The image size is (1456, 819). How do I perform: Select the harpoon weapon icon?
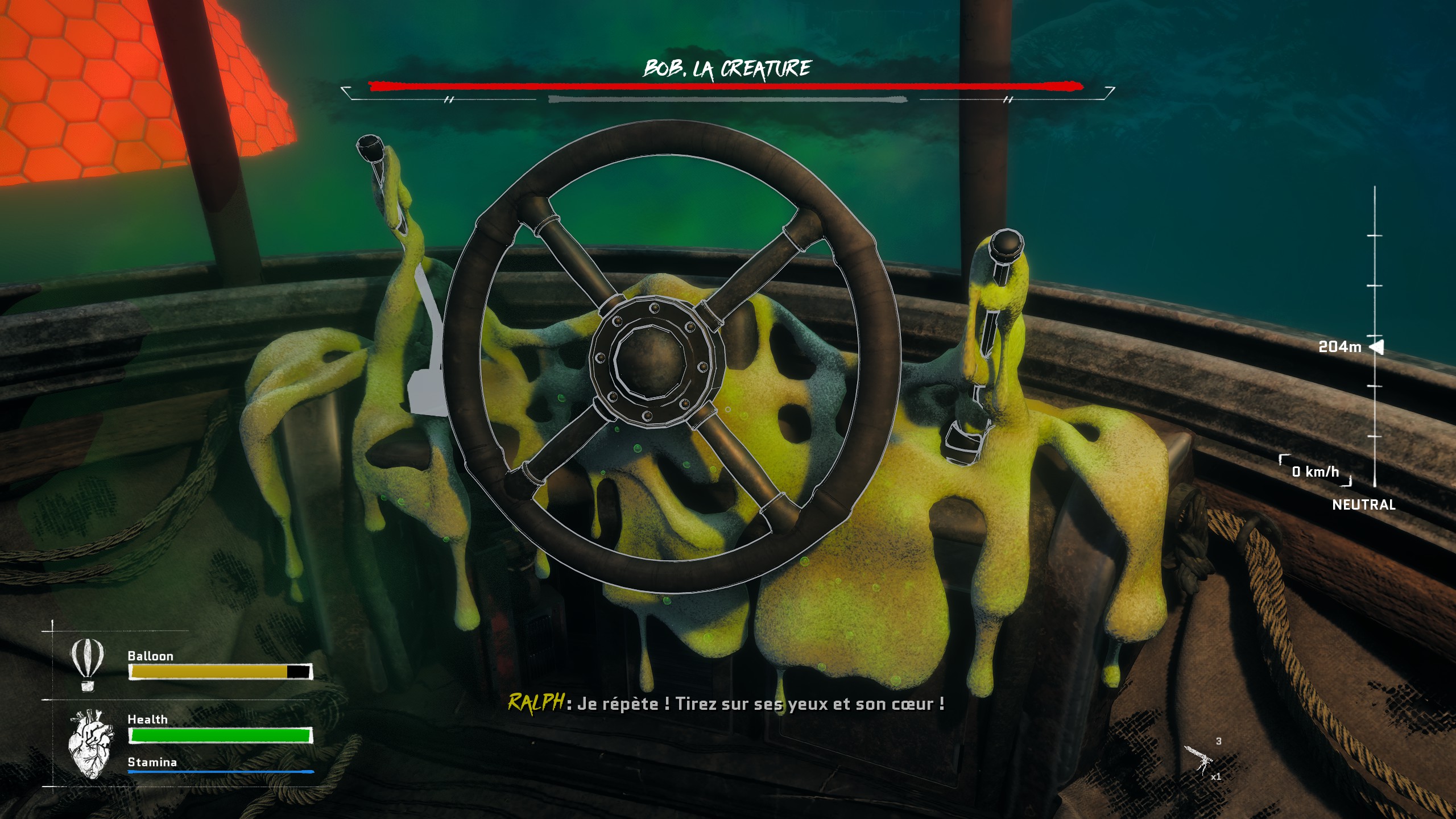[x=1198, y=760]
